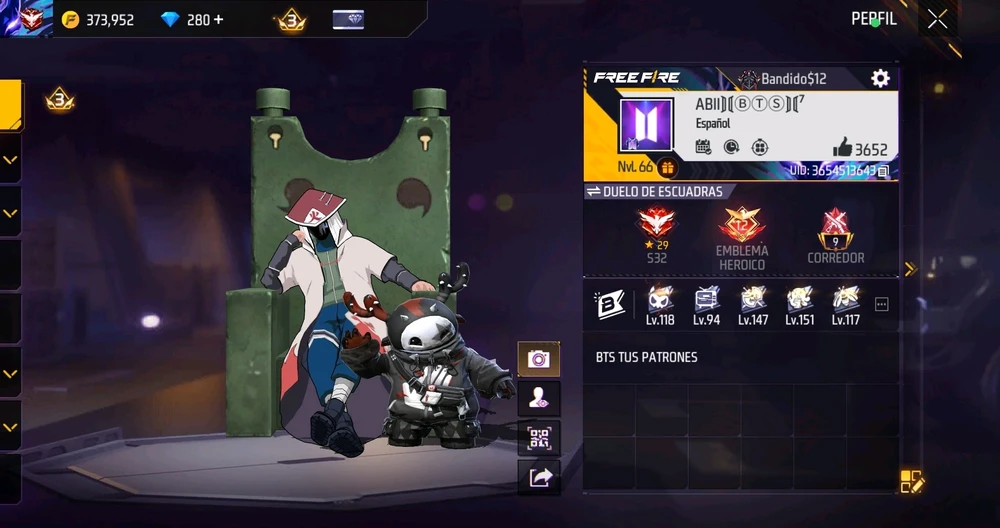Share the profile with the arrow button
Screen dimensions: 1000x528
coord(539,477)
